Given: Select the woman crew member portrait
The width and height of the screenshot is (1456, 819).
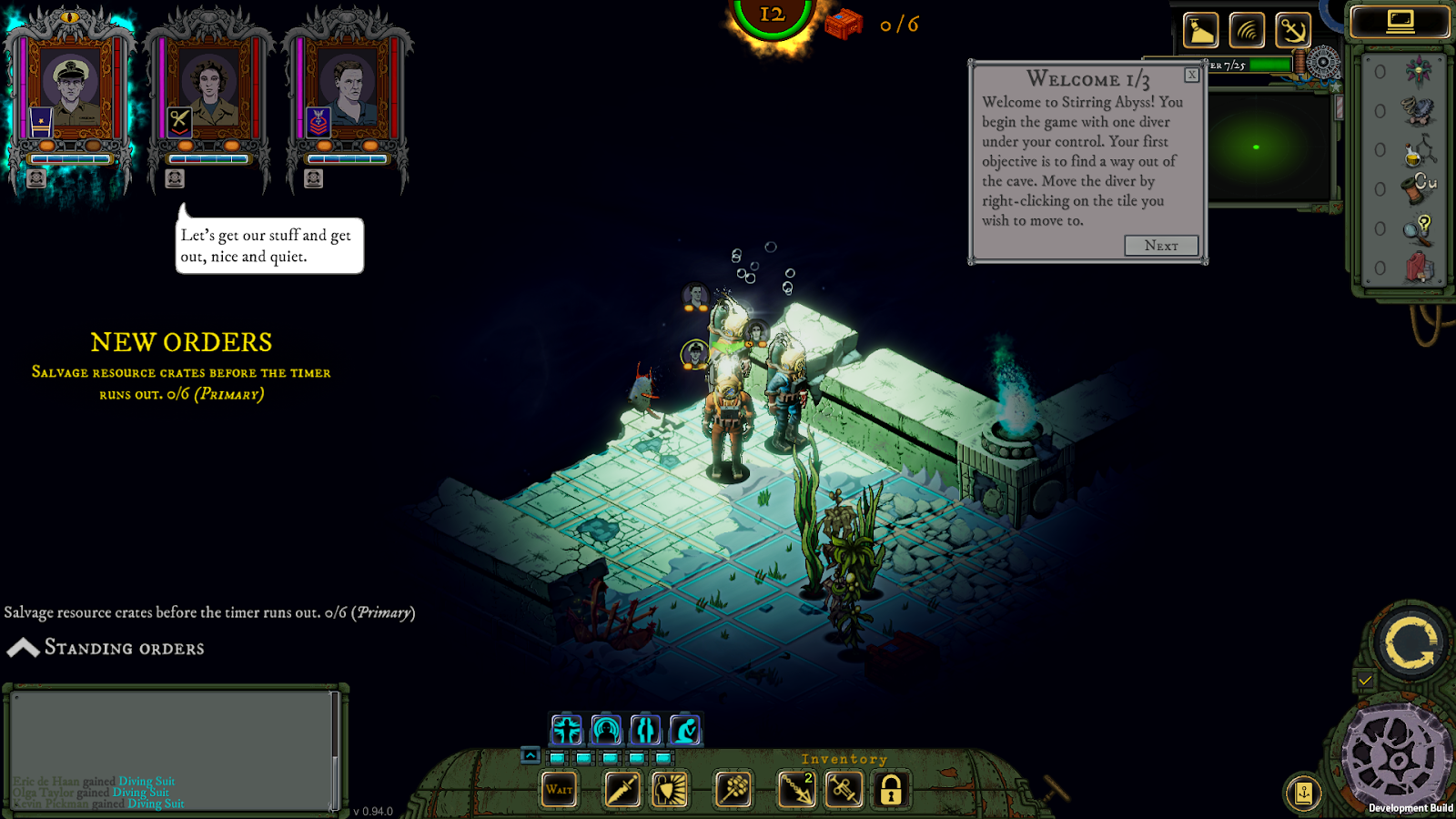Looking at the screenshot, I should coord(208,91).
